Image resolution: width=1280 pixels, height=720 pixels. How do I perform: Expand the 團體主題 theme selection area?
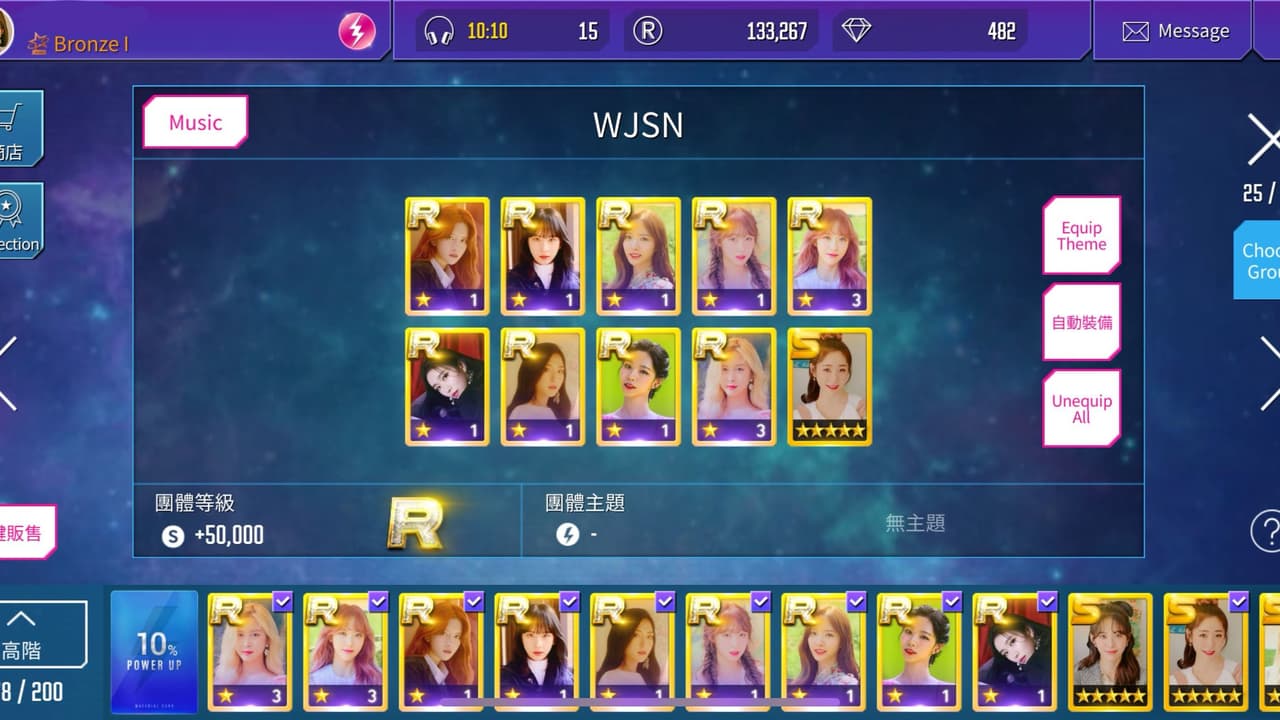[x=835, y=520]
